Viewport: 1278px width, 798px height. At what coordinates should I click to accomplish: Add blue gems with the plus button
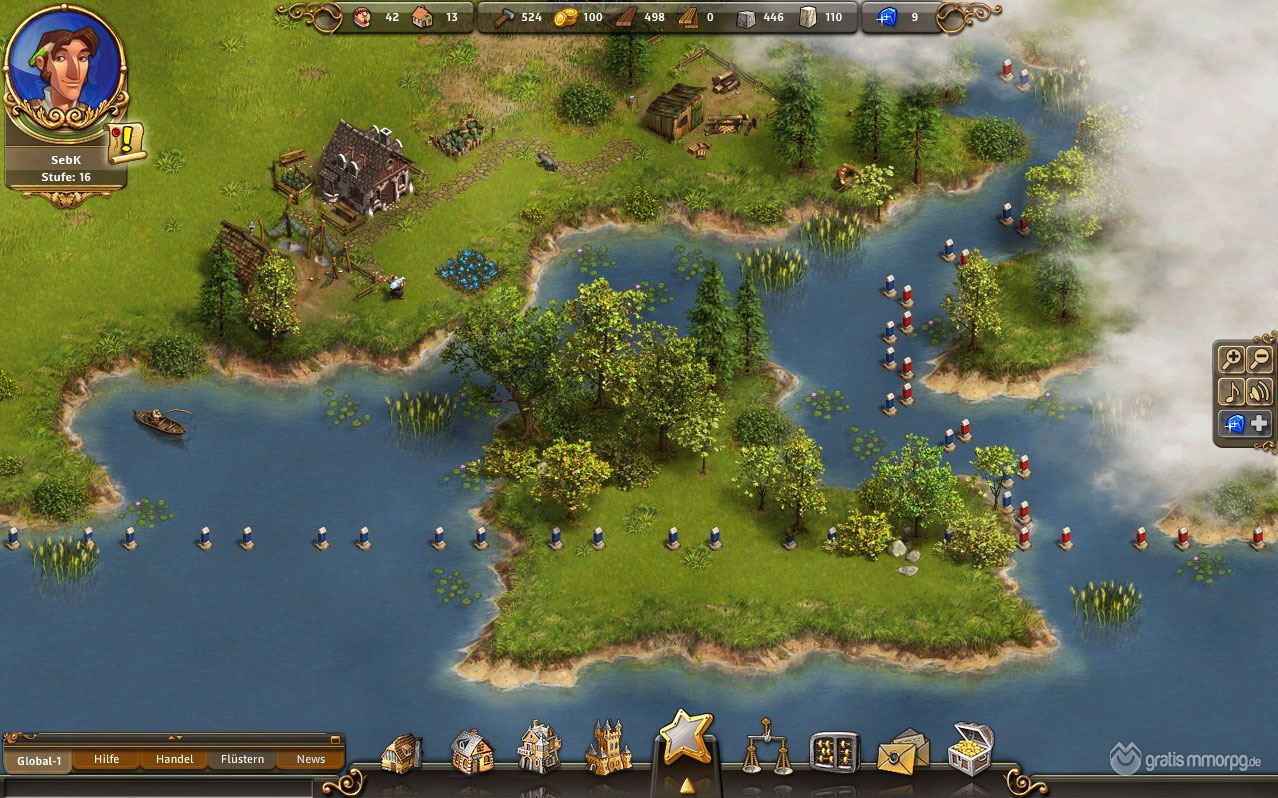[x=1259, y=423]
